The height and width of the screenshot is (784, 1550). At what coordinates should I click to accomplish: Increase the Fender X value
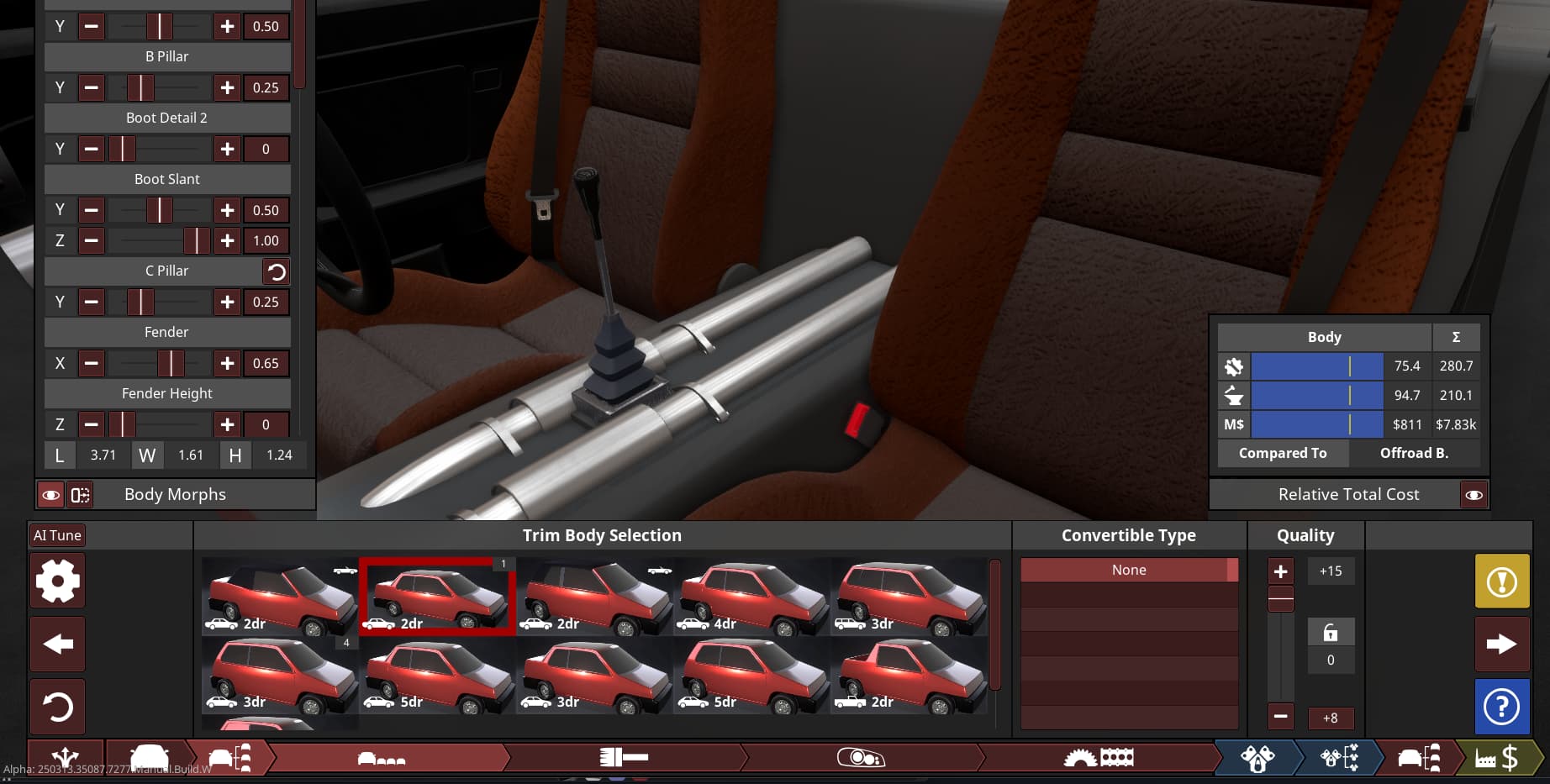227,363
